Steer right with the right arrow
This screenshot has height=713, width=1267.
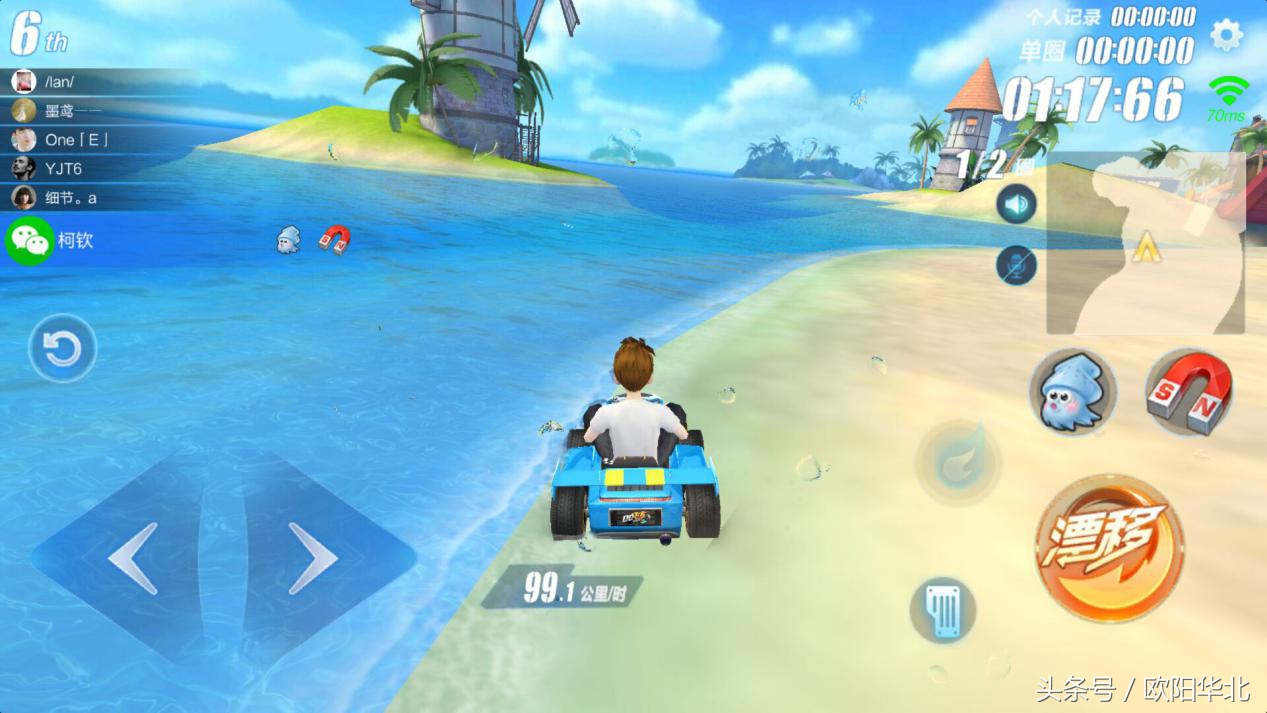coord(312,558)
